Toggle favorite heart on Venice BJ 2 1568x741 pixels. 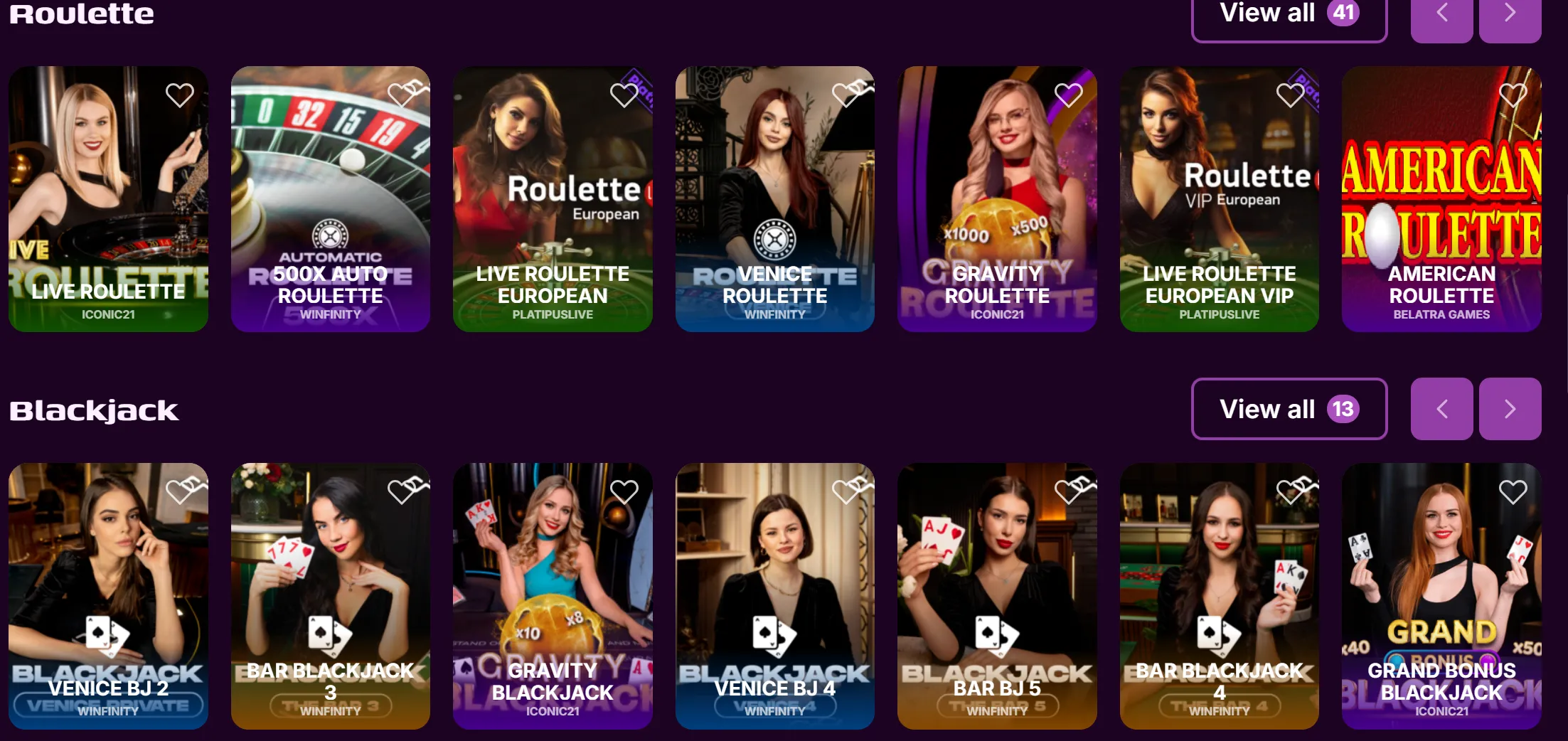tap(179, 491)
